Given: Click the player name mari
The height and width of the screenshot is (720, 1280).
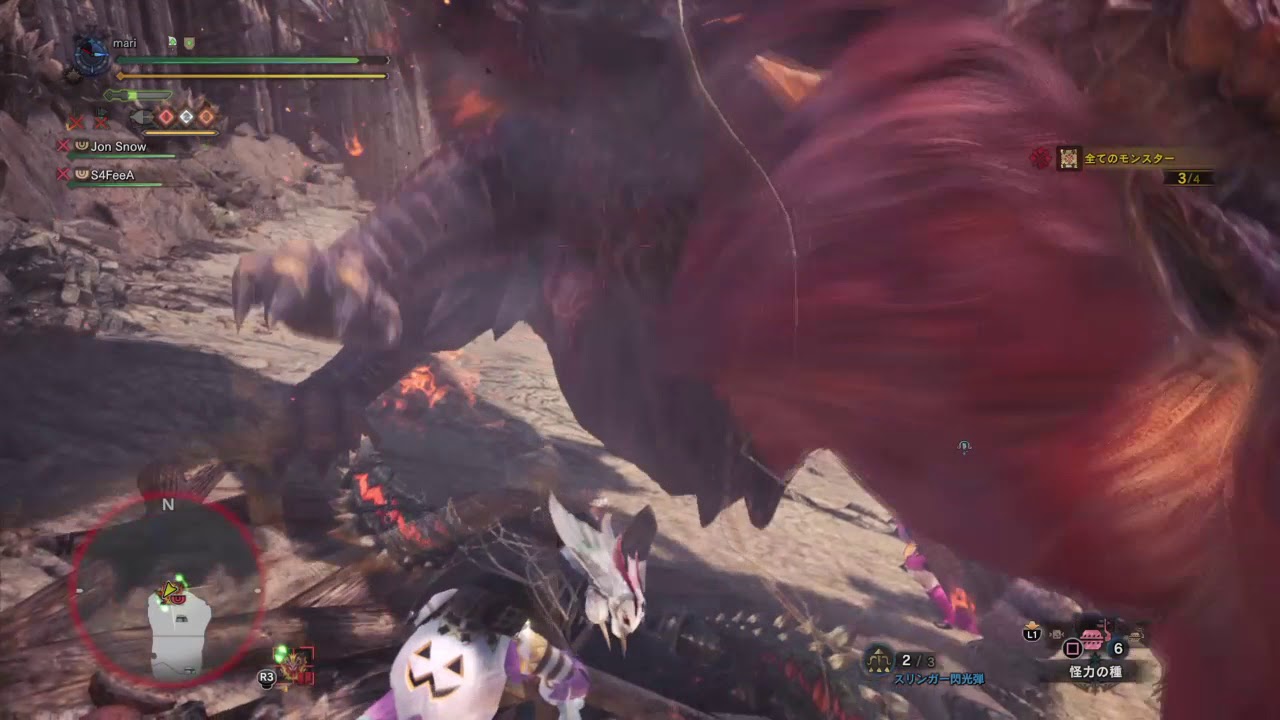Looking at the screenshot, I should pos(125,43).
